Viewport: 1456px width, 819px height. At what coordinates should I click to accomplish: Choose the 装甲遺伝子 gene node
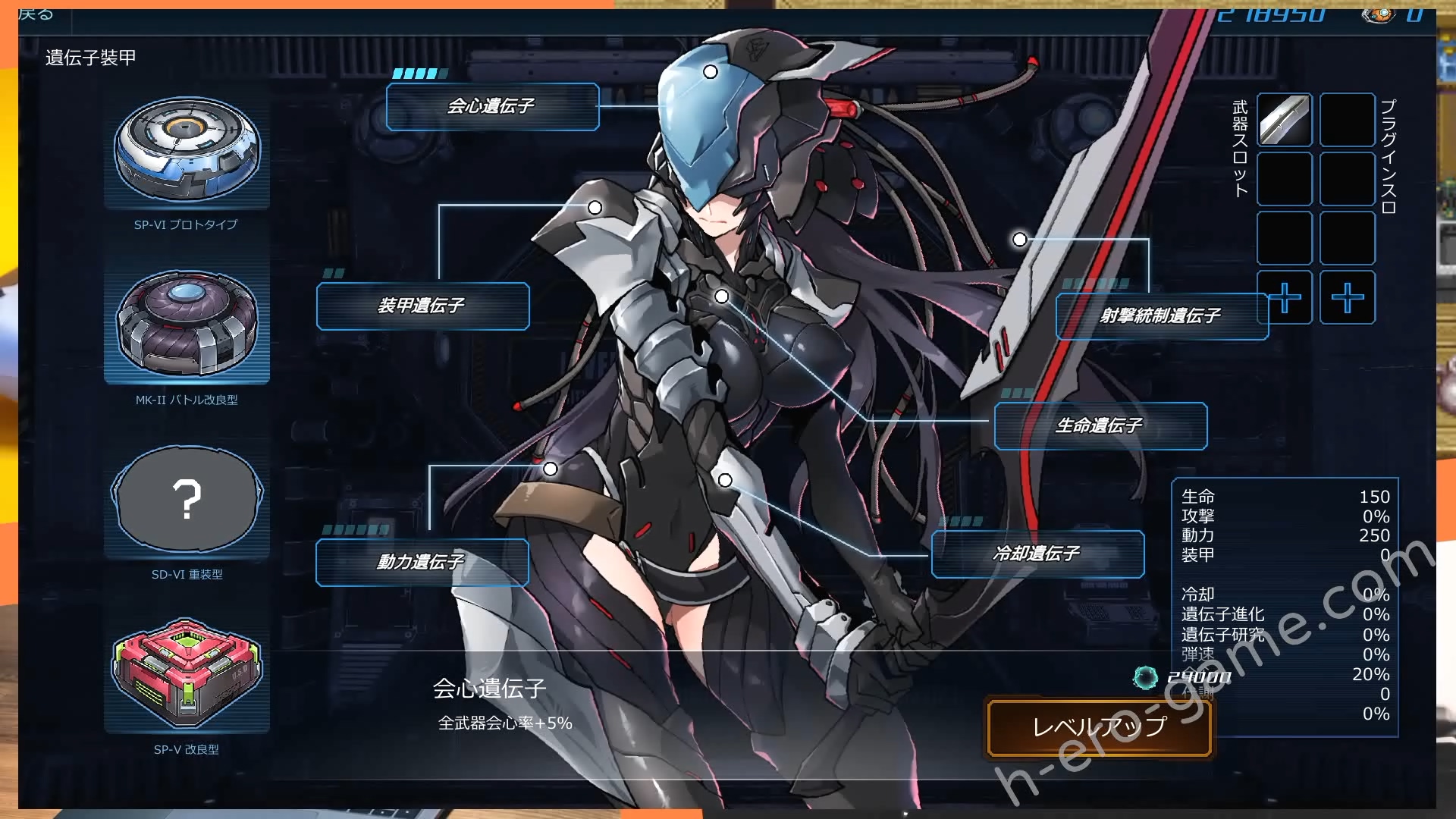pos(422,306)
